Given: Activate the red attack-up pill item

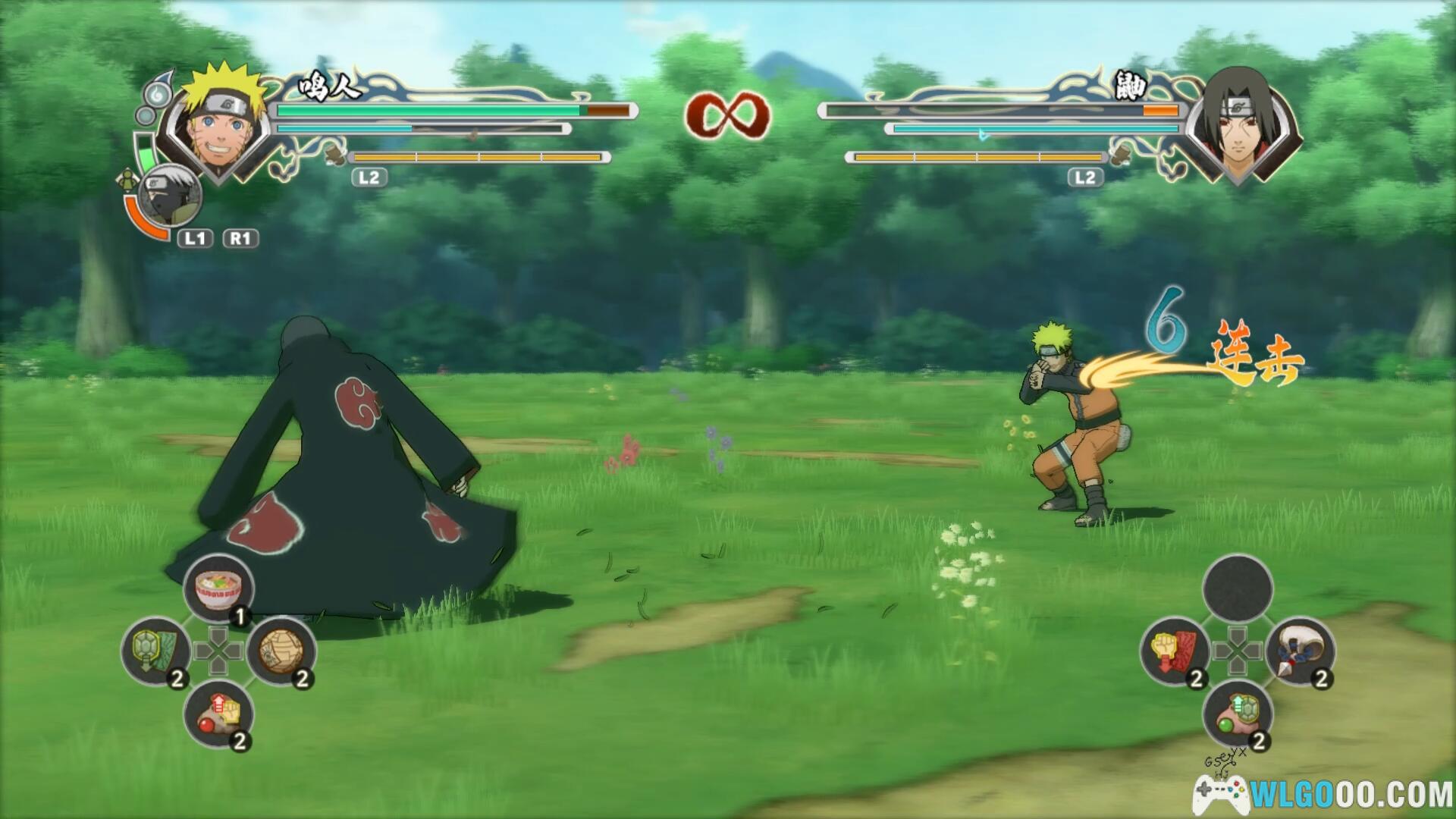Looking at the screenshot, I should (218, 714).
